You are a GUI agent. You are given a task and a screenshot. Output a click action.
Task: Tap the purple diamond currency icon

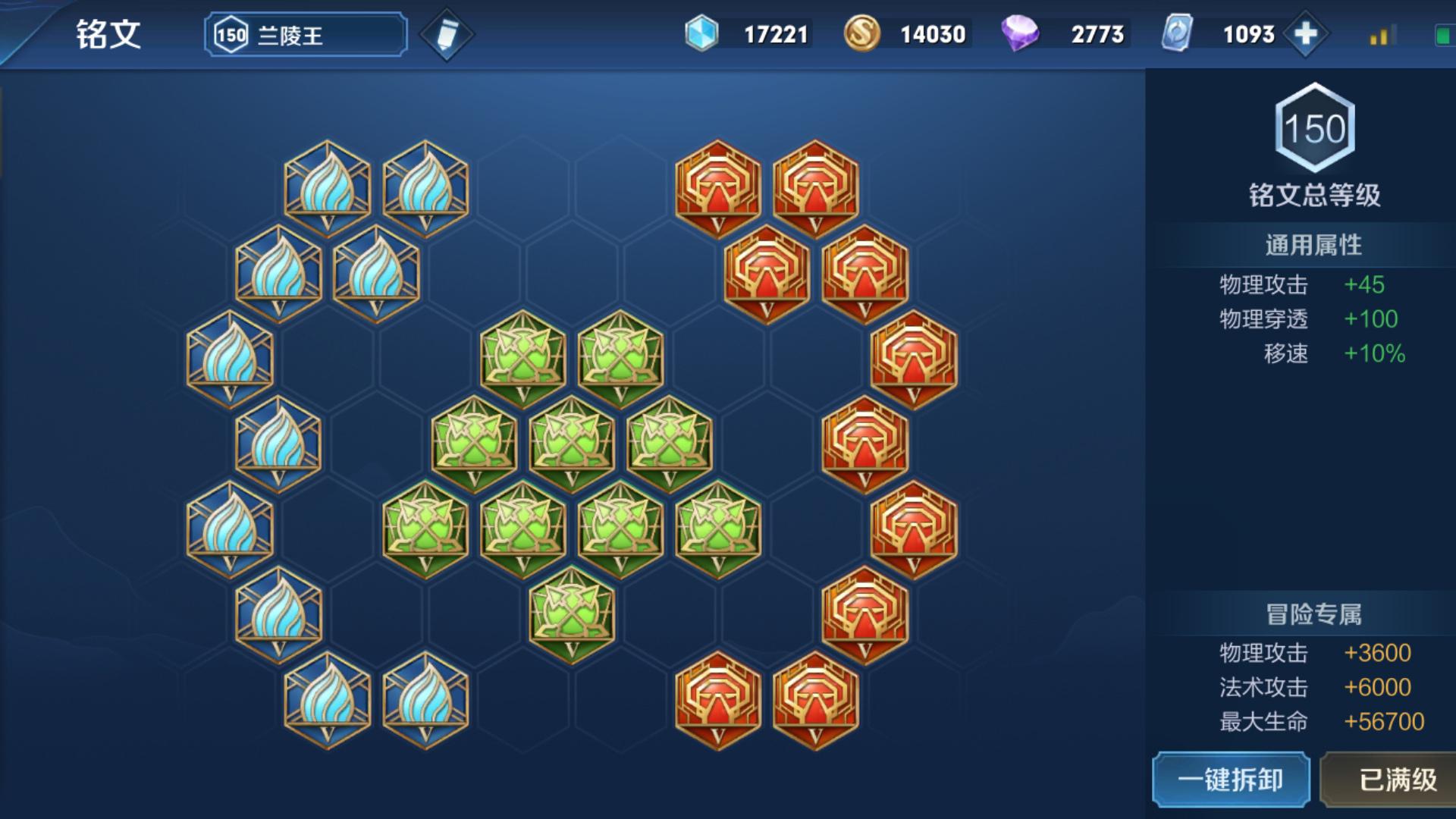pyautogui.click(x=1020, y=34)
